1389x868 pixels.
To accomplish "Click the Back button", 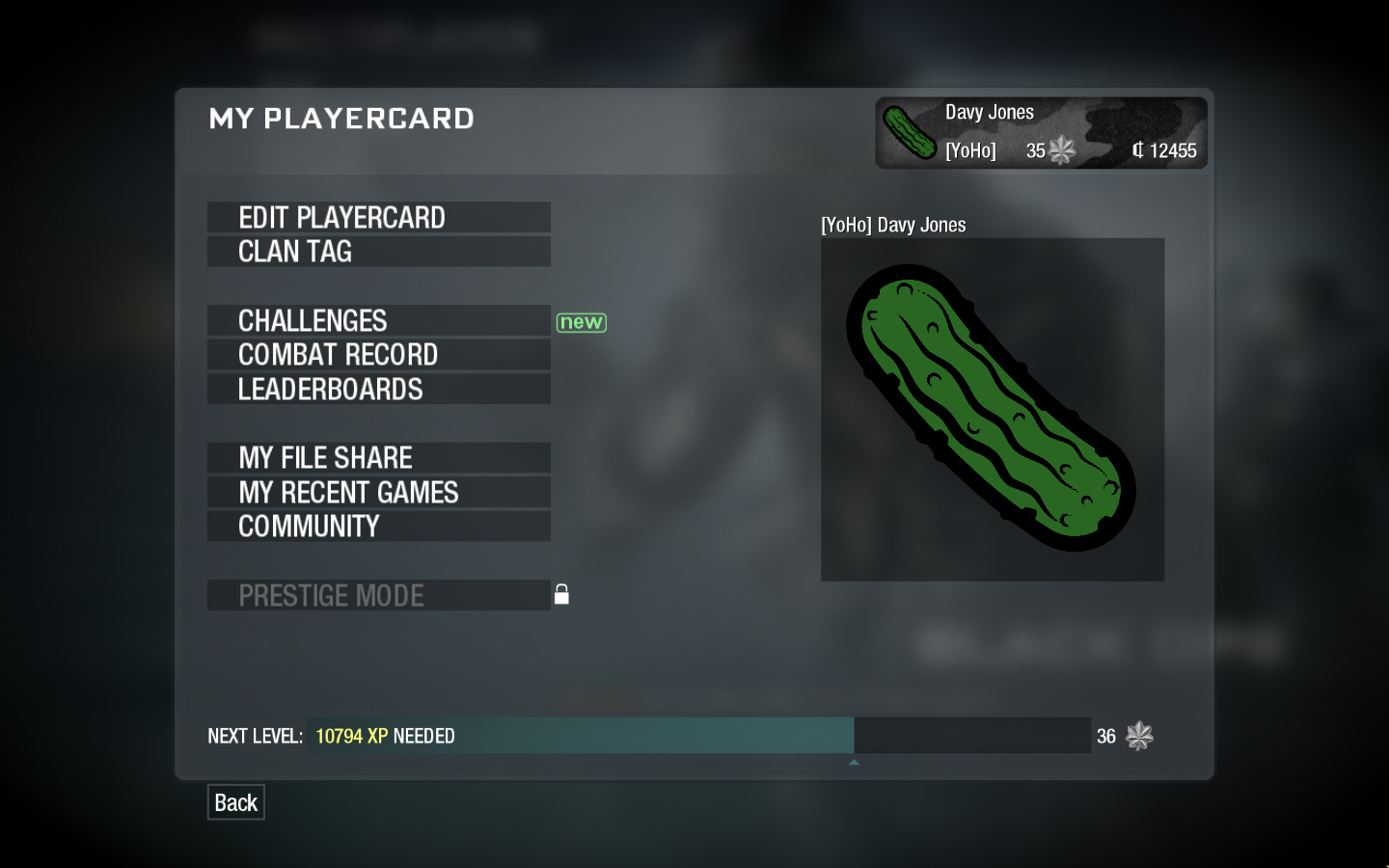I will pos(235,802).
